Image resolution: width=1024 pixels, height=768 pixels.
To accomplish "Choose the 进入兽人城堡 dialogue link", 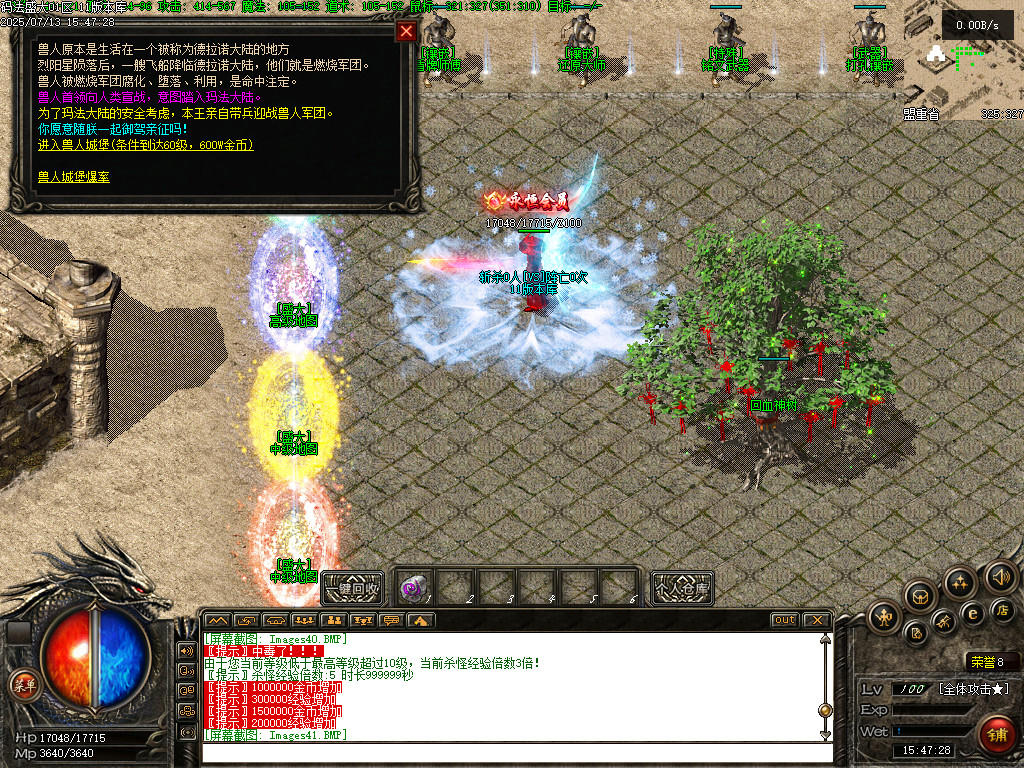I will click(x=145, y=145).
